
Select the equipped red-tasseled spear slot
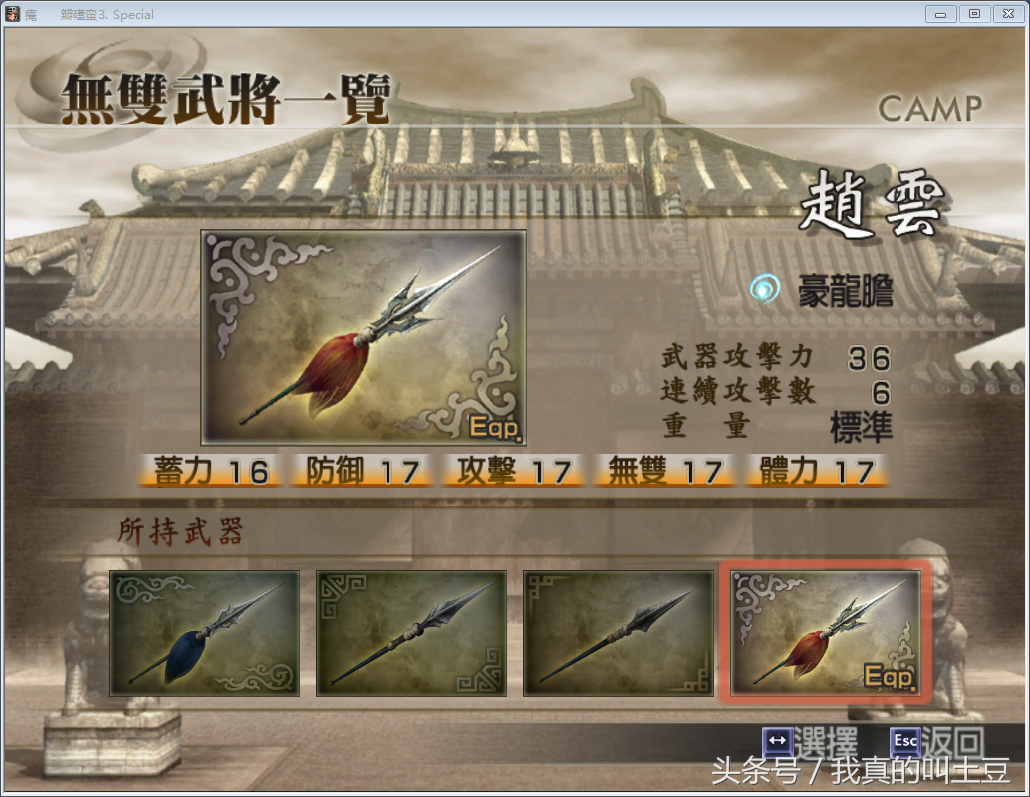(825, 633)
